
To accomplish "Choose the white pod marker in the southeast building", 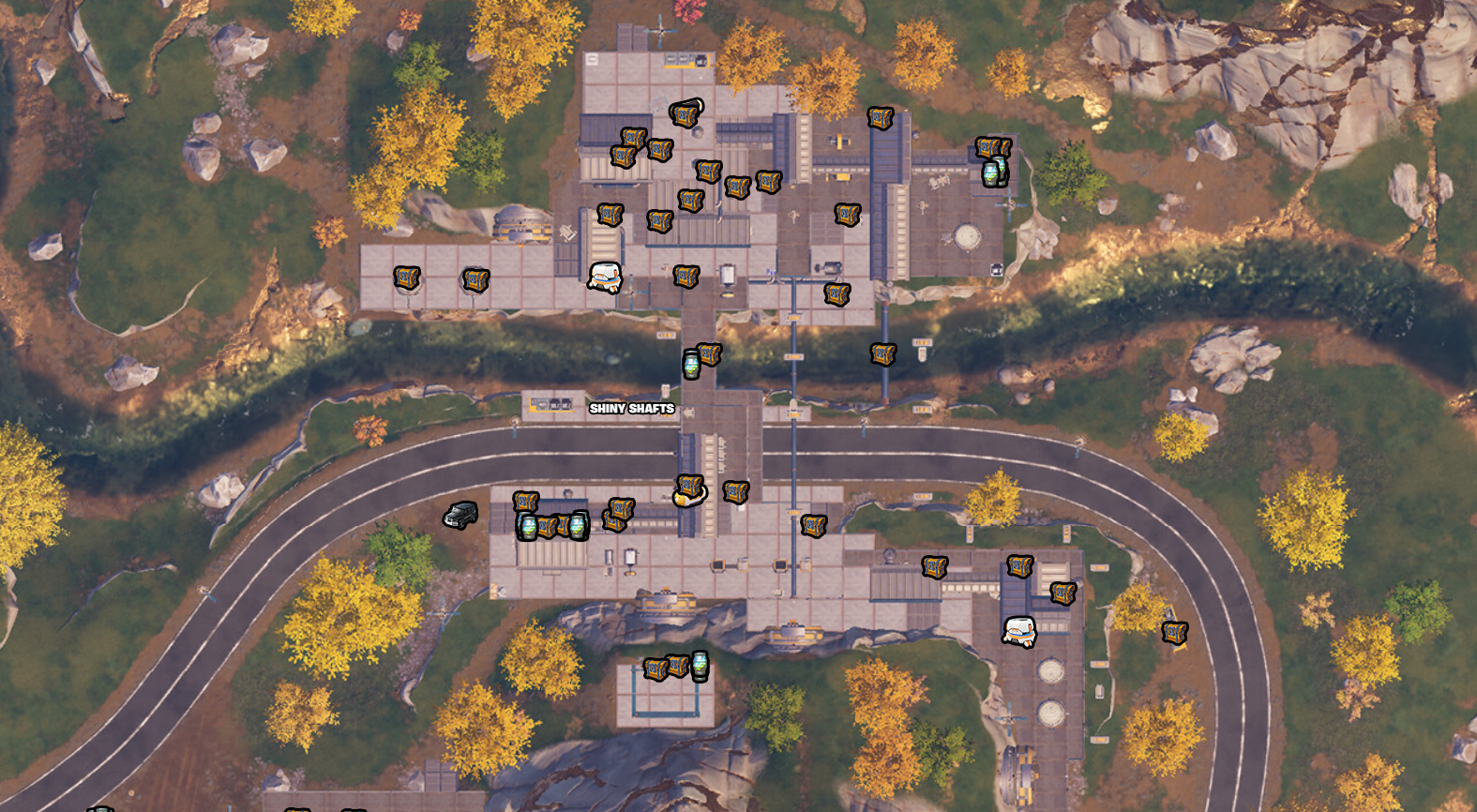I will click(x=1019, y=631).
